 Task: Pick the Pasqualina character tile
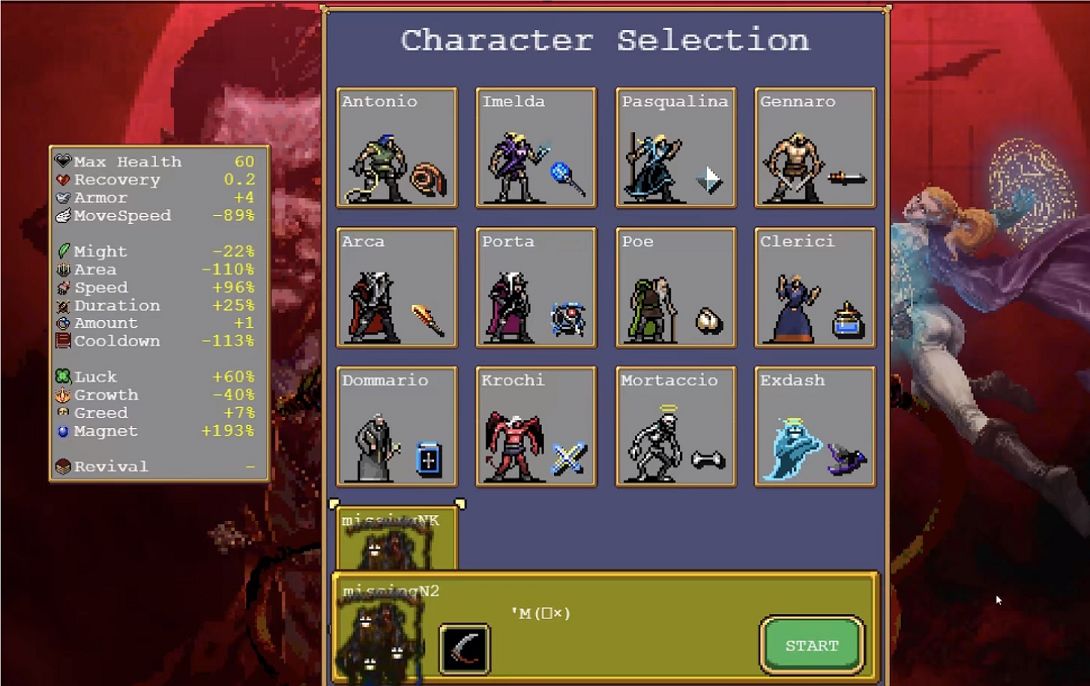[x=676, y=148]
